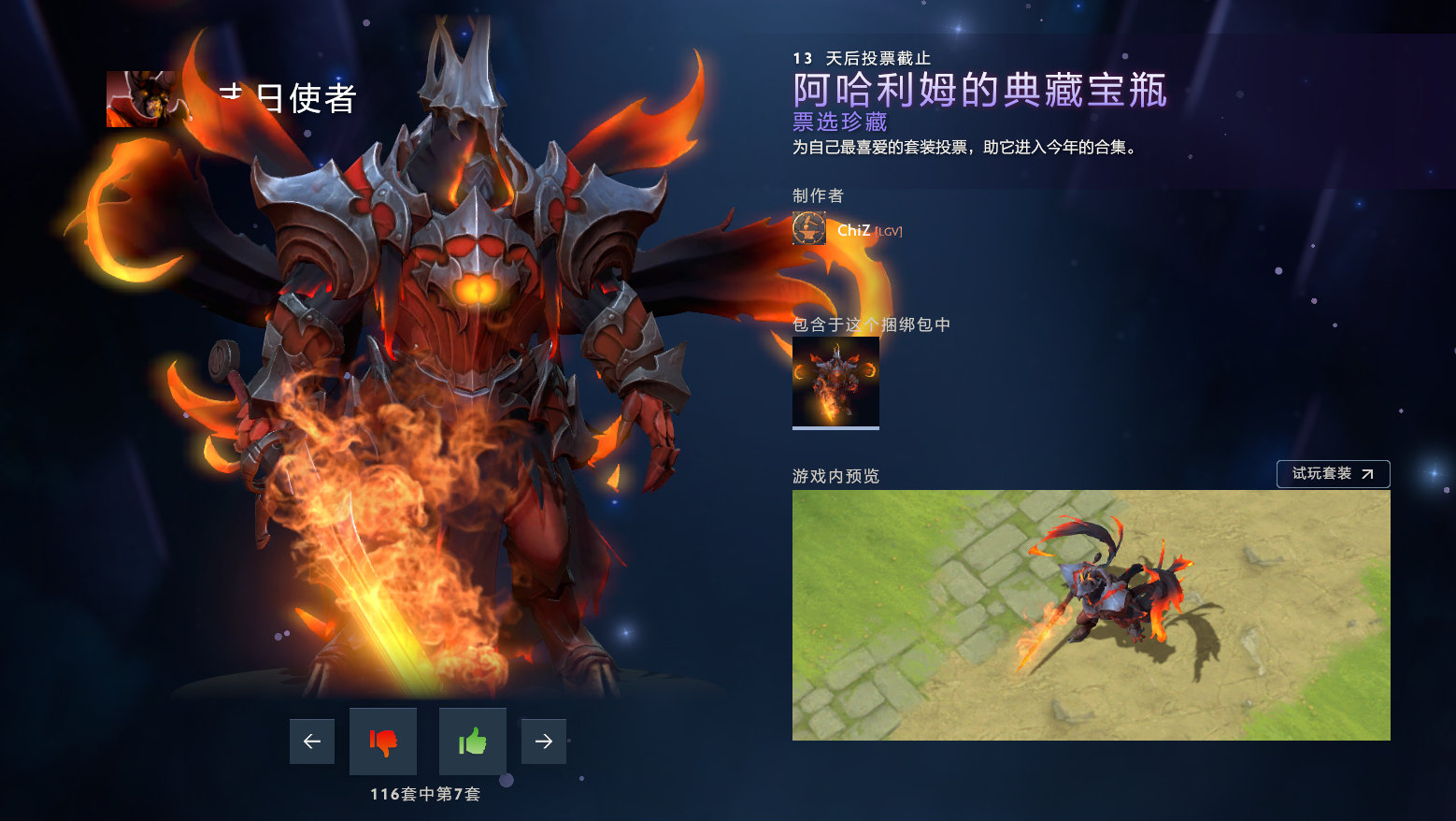Click the 票选珍藏 subtitle text

click(x=839, y=122)
